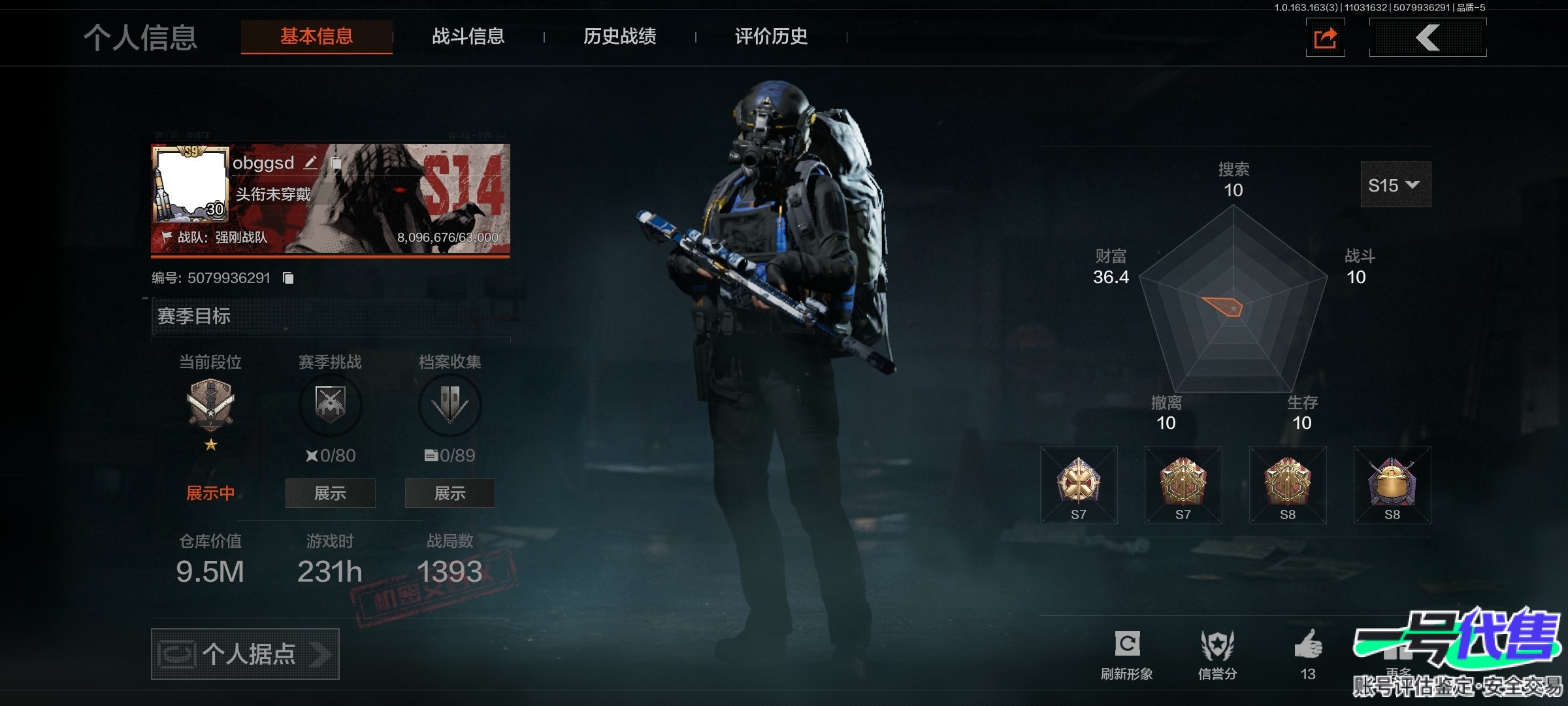The image size is (1568, 706).
Task: Click the 基本信息 tab
Action: 317,37
